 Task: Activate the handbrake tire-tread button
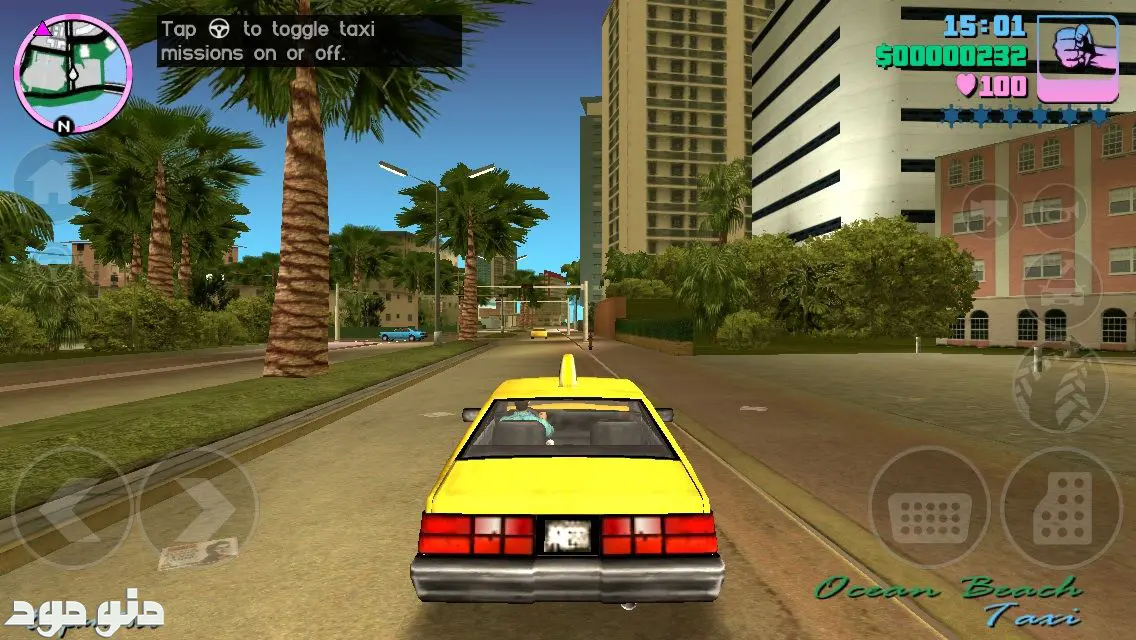(1060, 388)
